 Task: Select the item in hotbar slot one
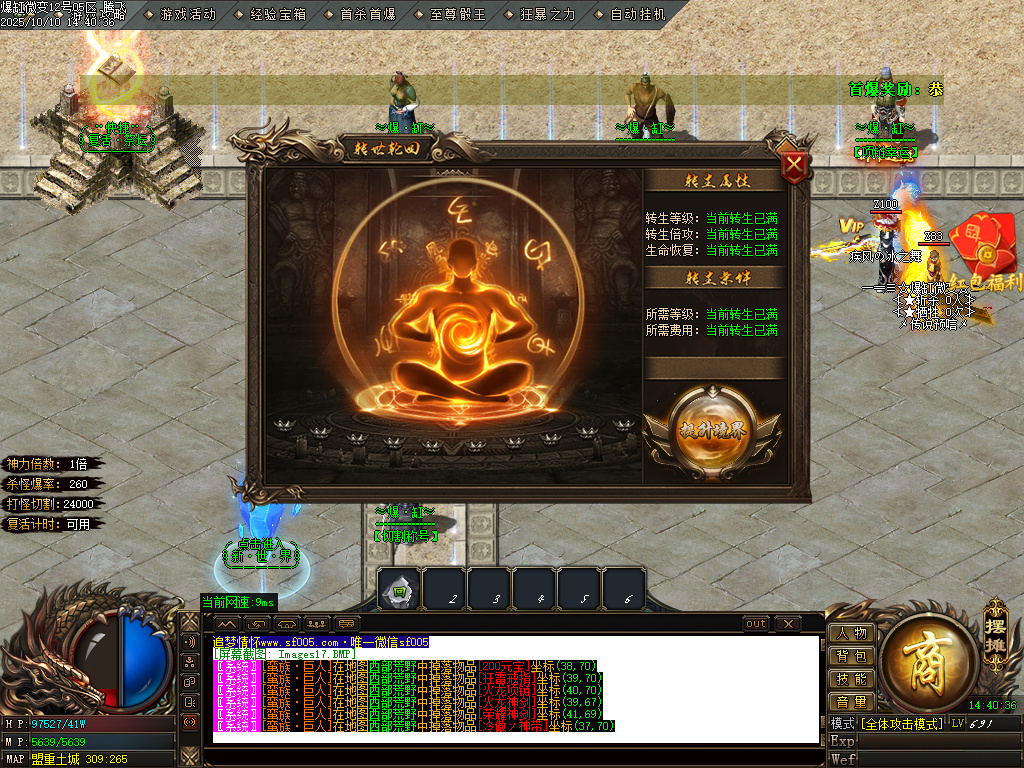[x=399, y=590]
